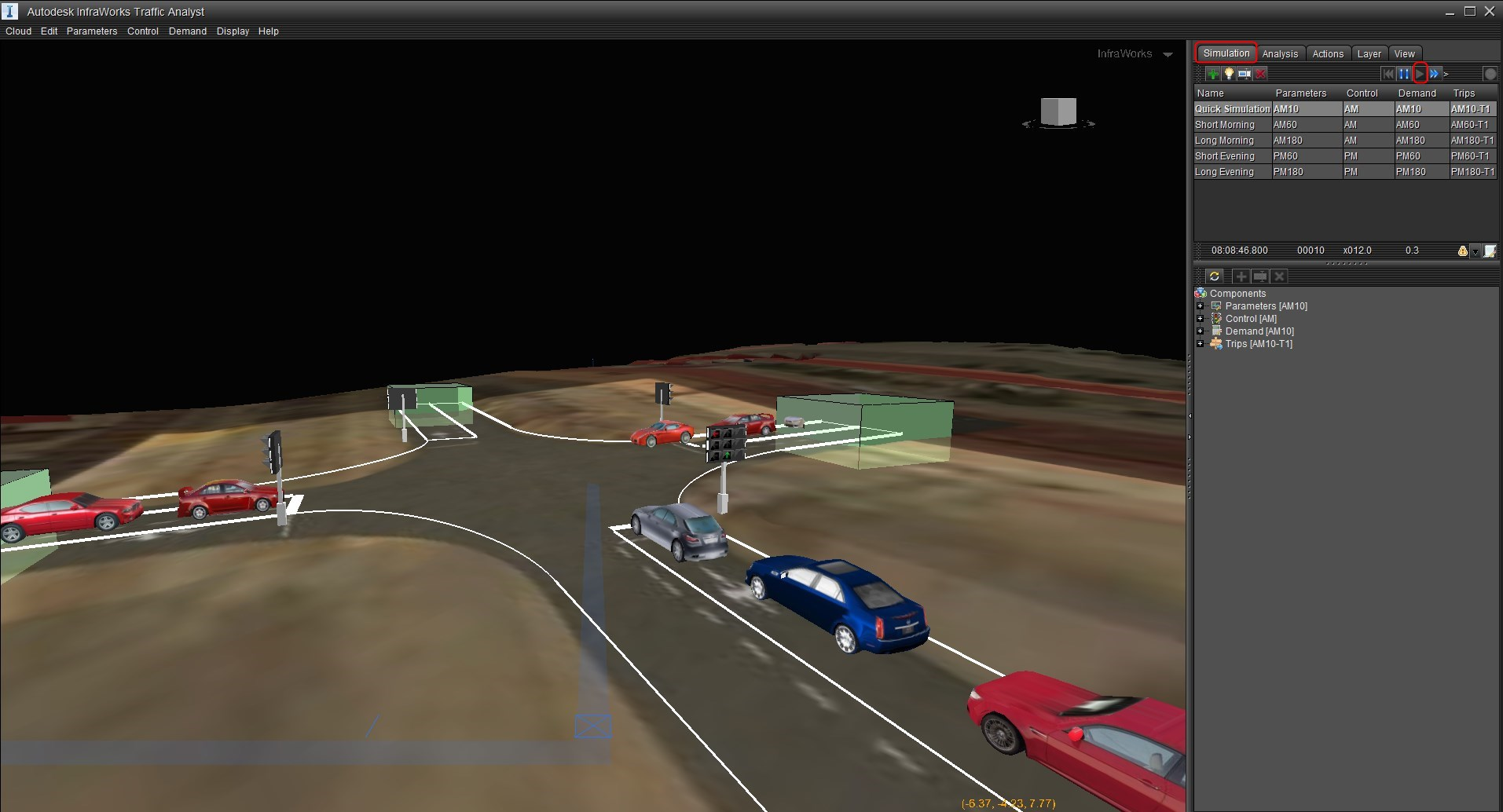Viewport: 1503px width, 812px height.
Task: Switch to the Analysis tab
Action: 1279,53
